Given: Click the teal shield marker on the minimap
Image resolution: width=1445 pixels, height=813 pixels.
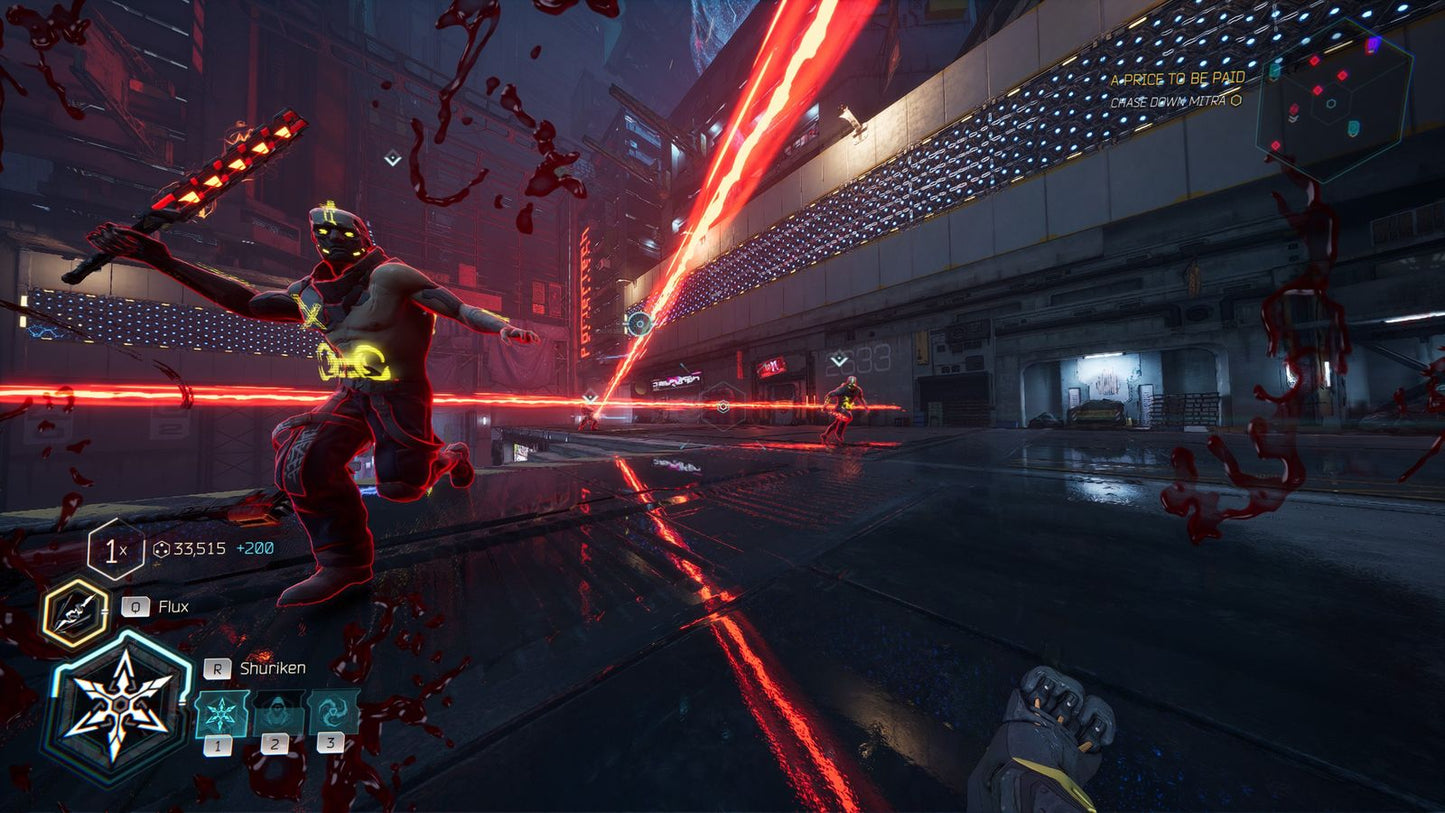Looking at the screenshot, I should (x=1352, y=128).
